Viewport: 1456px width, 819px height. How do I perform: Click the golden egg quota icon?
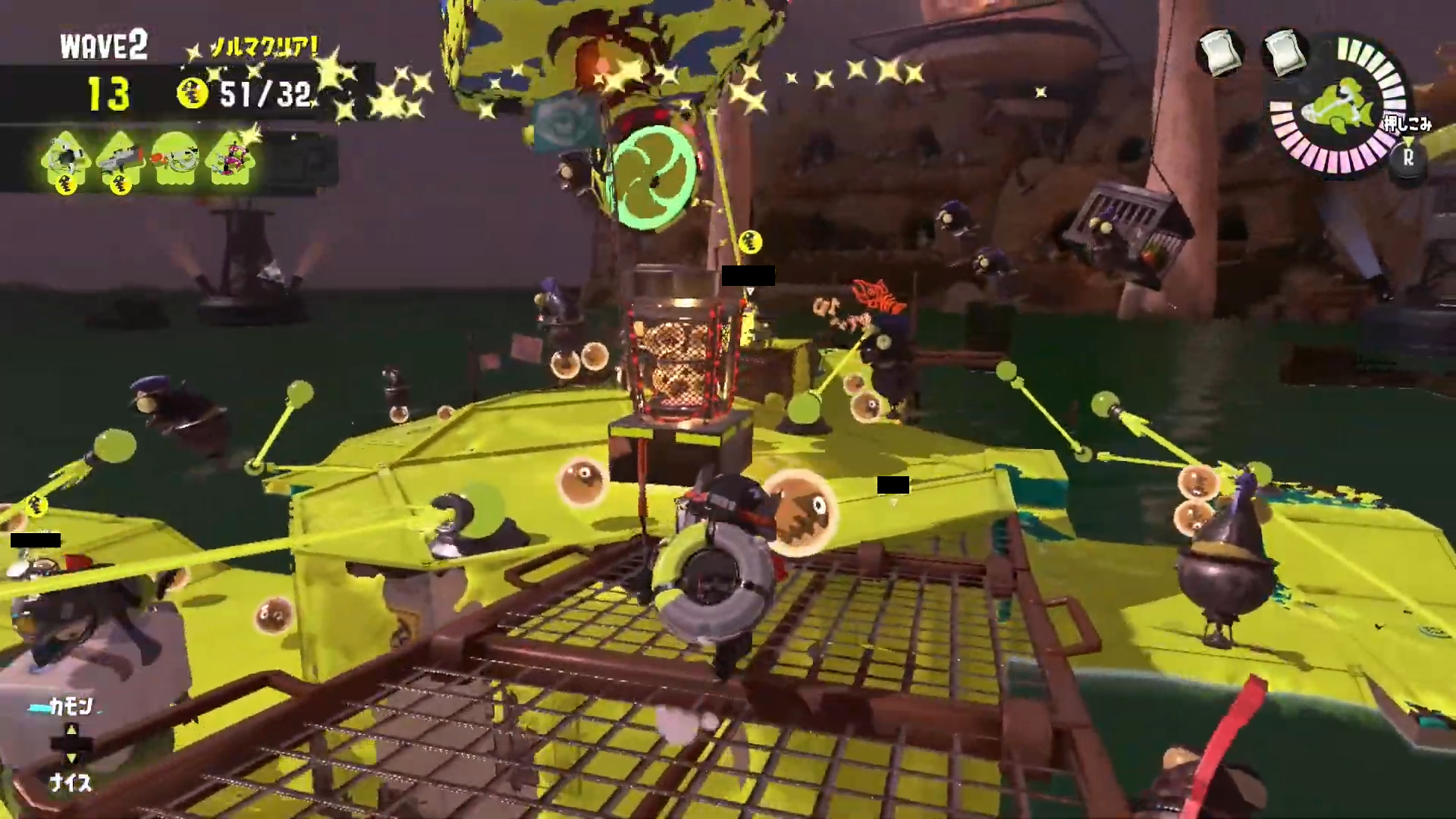click(193, 94)
